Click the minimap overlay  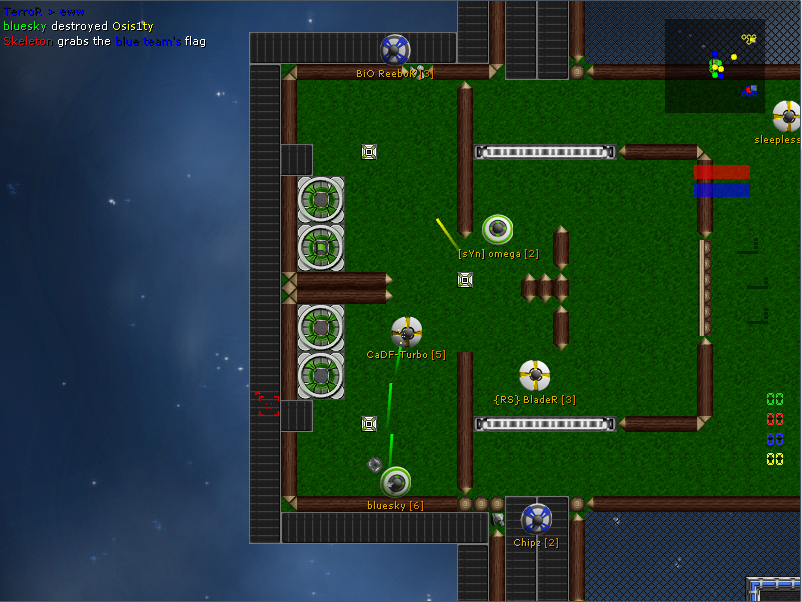pos(714,66)
